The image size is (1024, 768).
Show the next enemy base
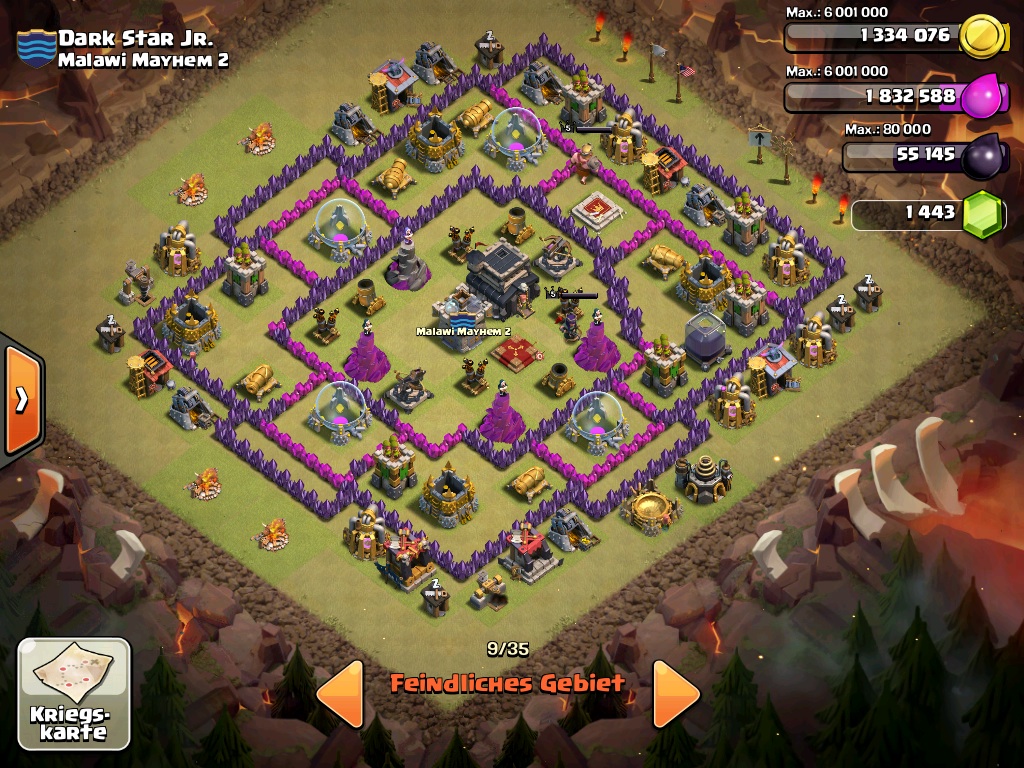tap(676, 692)
